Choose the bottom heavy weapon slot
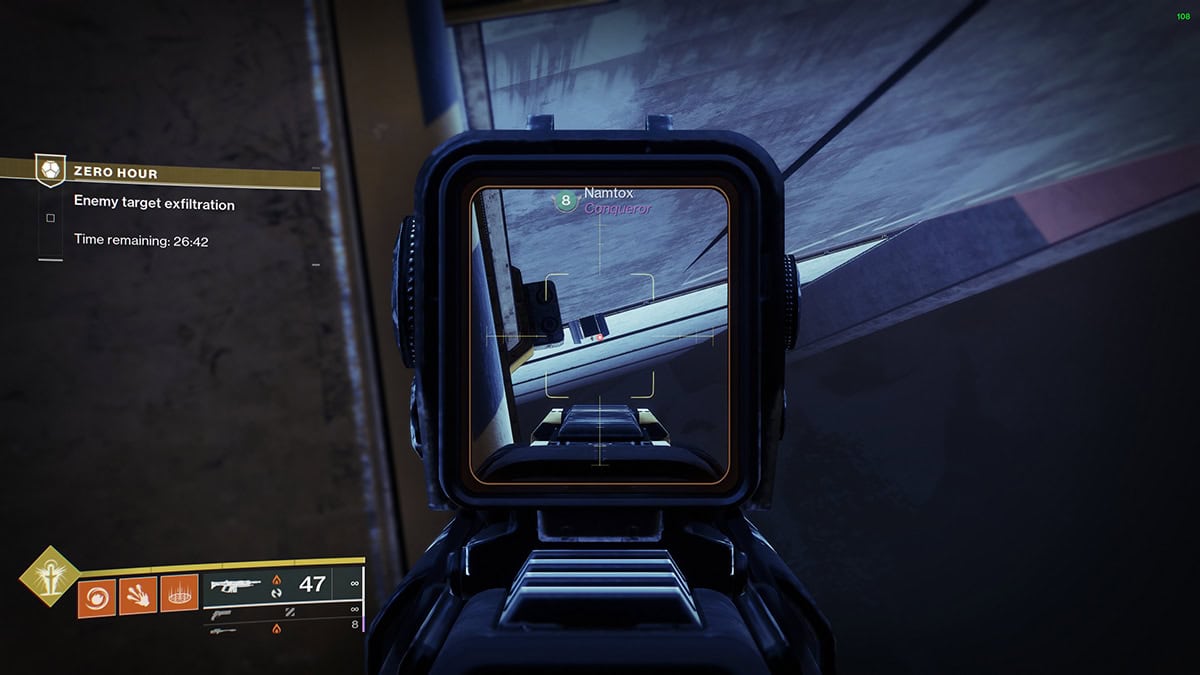This screenshot has width=1200, height=675. (x=223, y=630)
